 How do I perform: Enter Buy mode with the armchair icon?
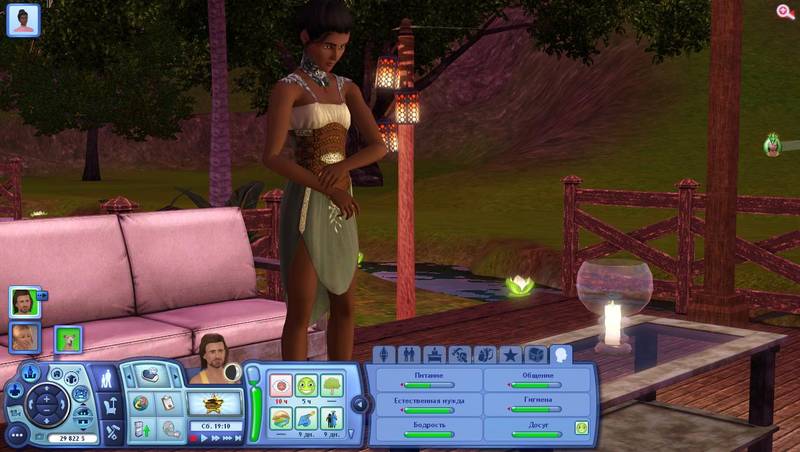(x=108, y=405)
